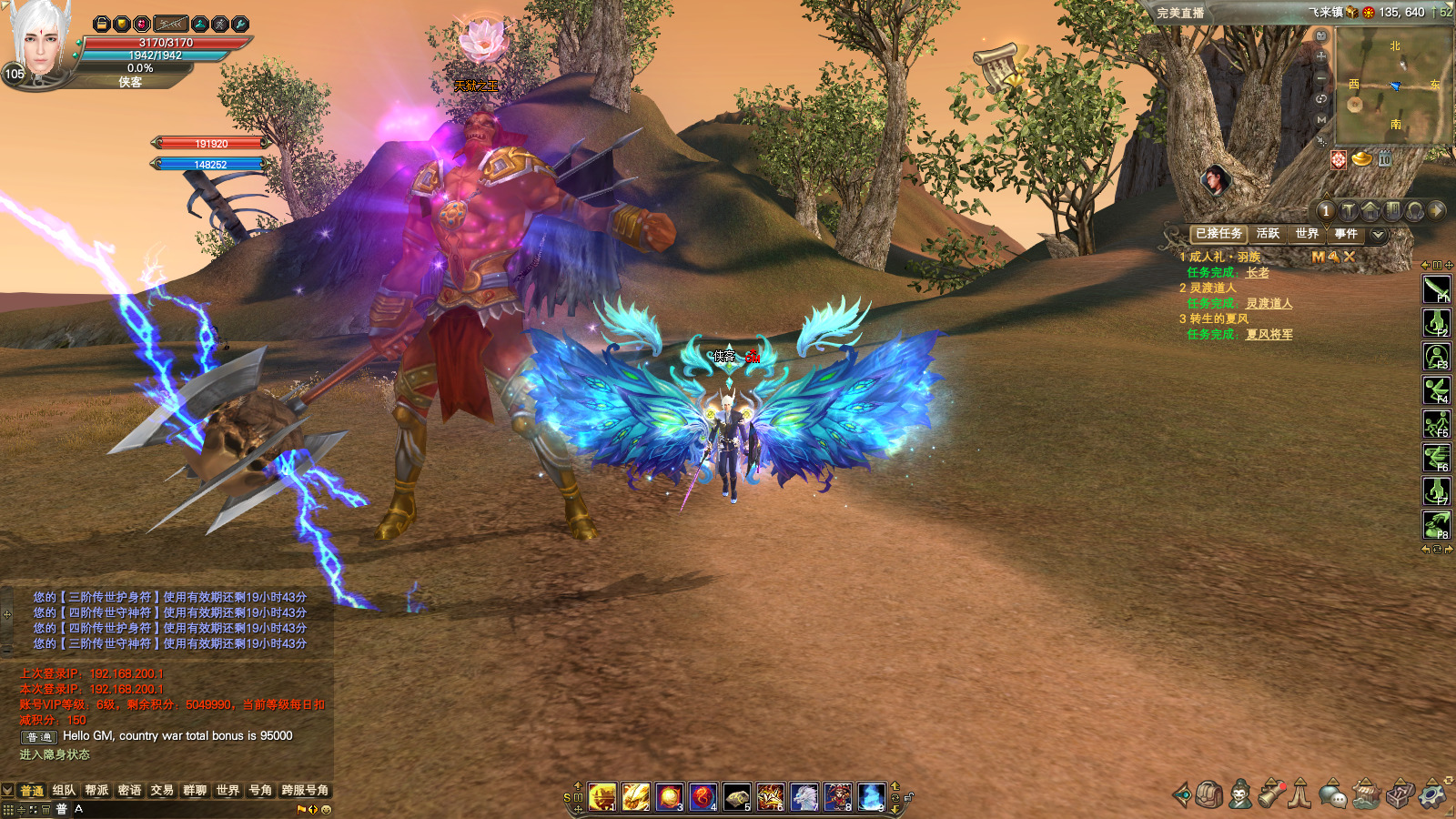
Task: Trigger the blue flame skill in slot 9
Action: (x=871, y=797)
